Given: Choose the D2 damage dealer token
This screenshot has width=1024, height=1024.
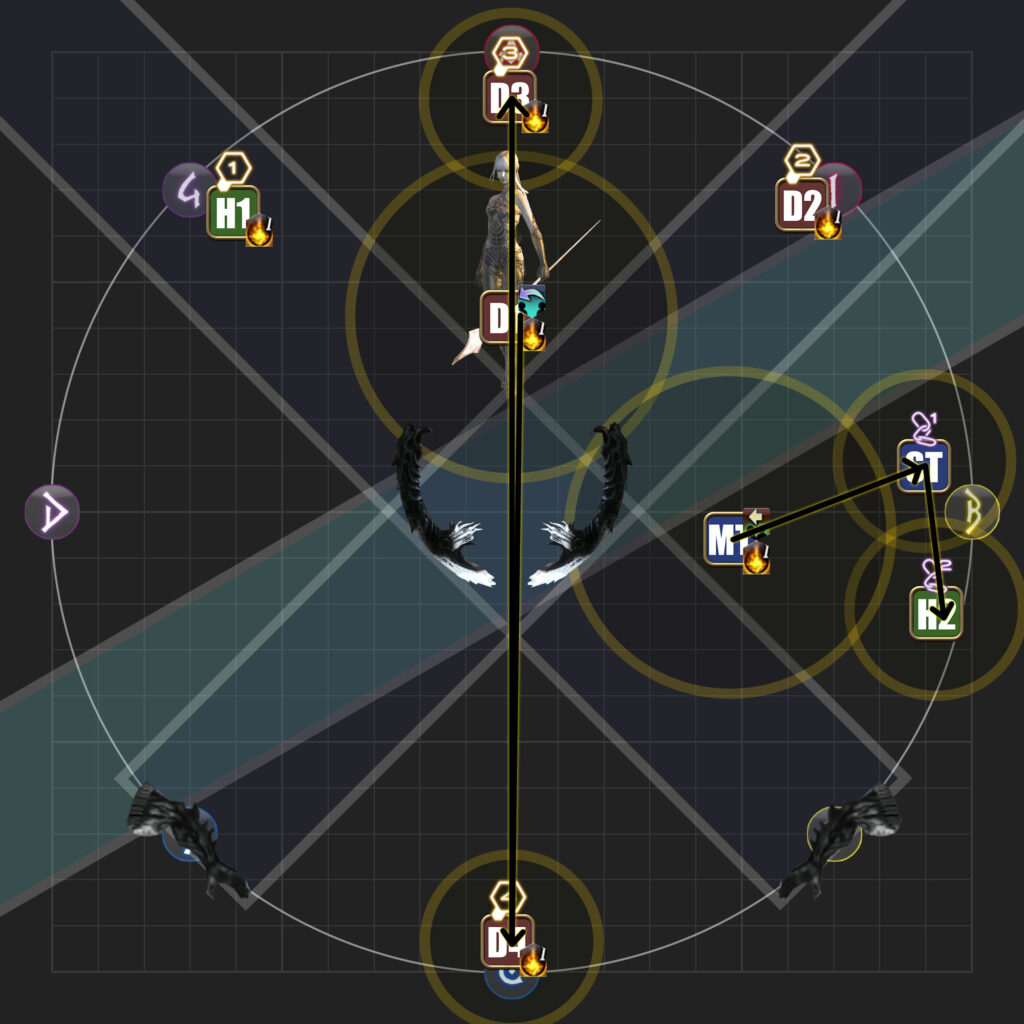Looking at the screenshot, I should pyautogui.click(x=800, y=205).
